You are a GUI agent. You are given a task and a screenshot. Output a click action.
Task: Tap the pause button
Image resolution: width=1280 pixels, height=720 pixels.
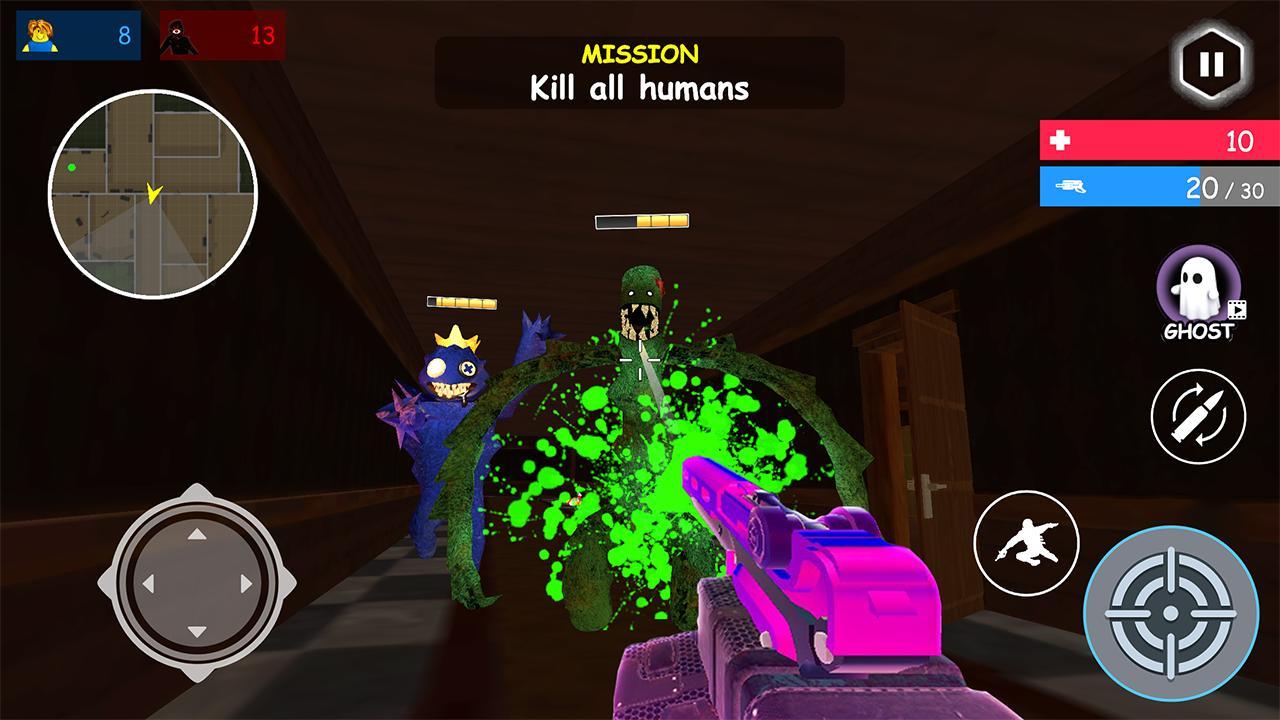pyautogui.click(x=1211, y=63)
